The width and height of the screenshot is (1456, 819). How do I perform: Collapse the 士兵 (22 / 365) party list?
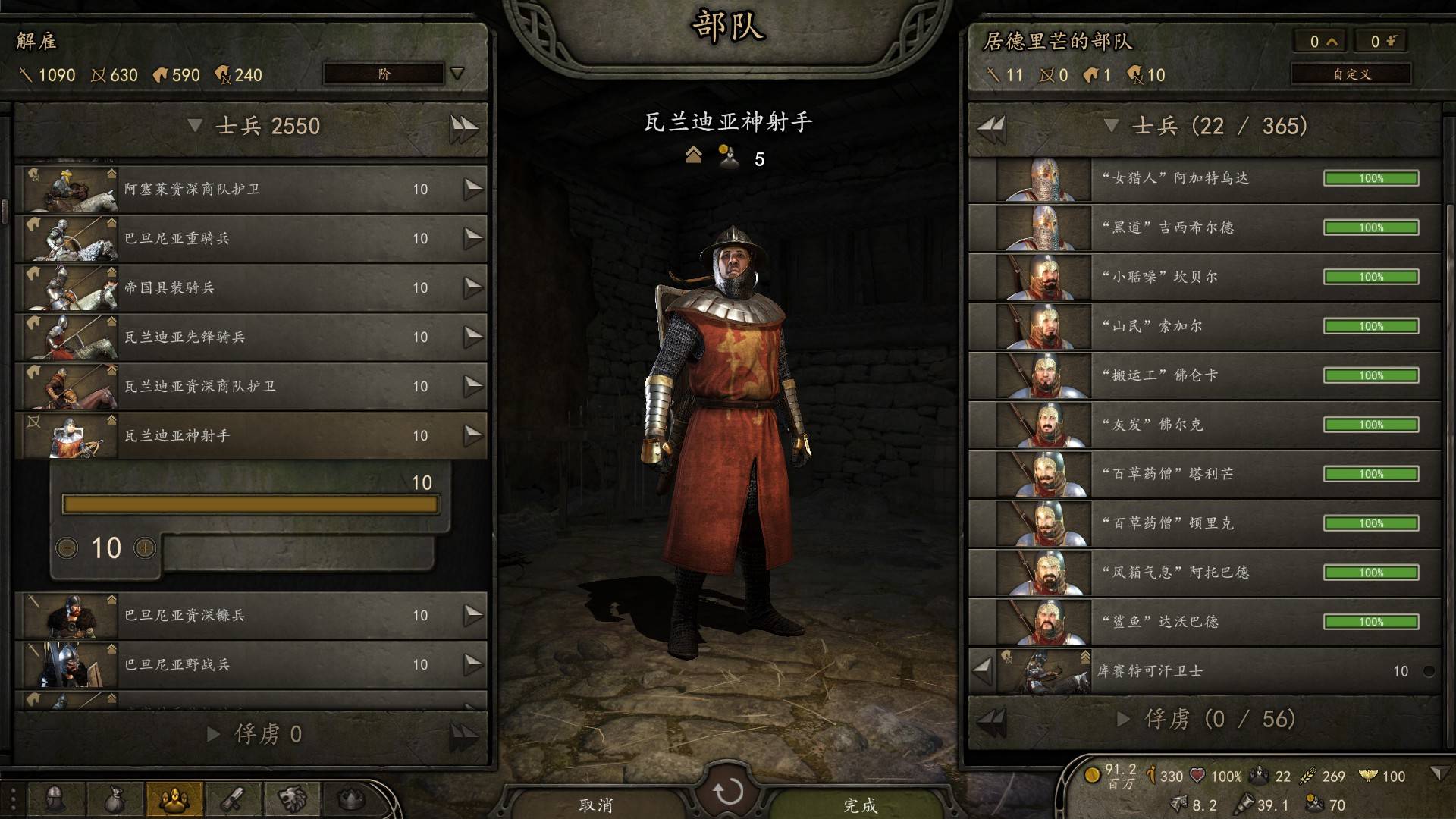(1111, 126)
